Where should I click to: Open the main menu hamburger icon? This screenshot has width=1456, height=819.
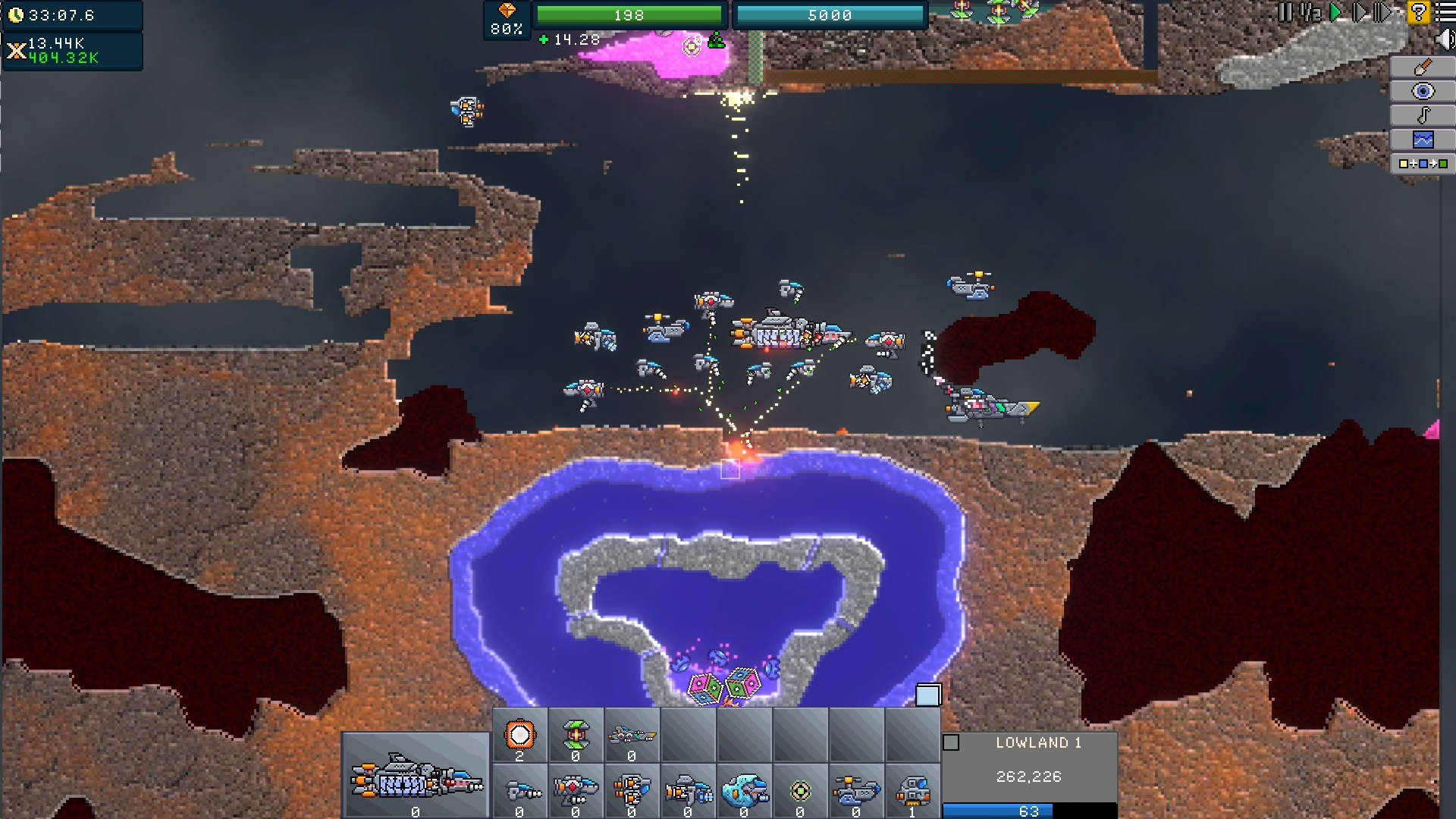1445,12
